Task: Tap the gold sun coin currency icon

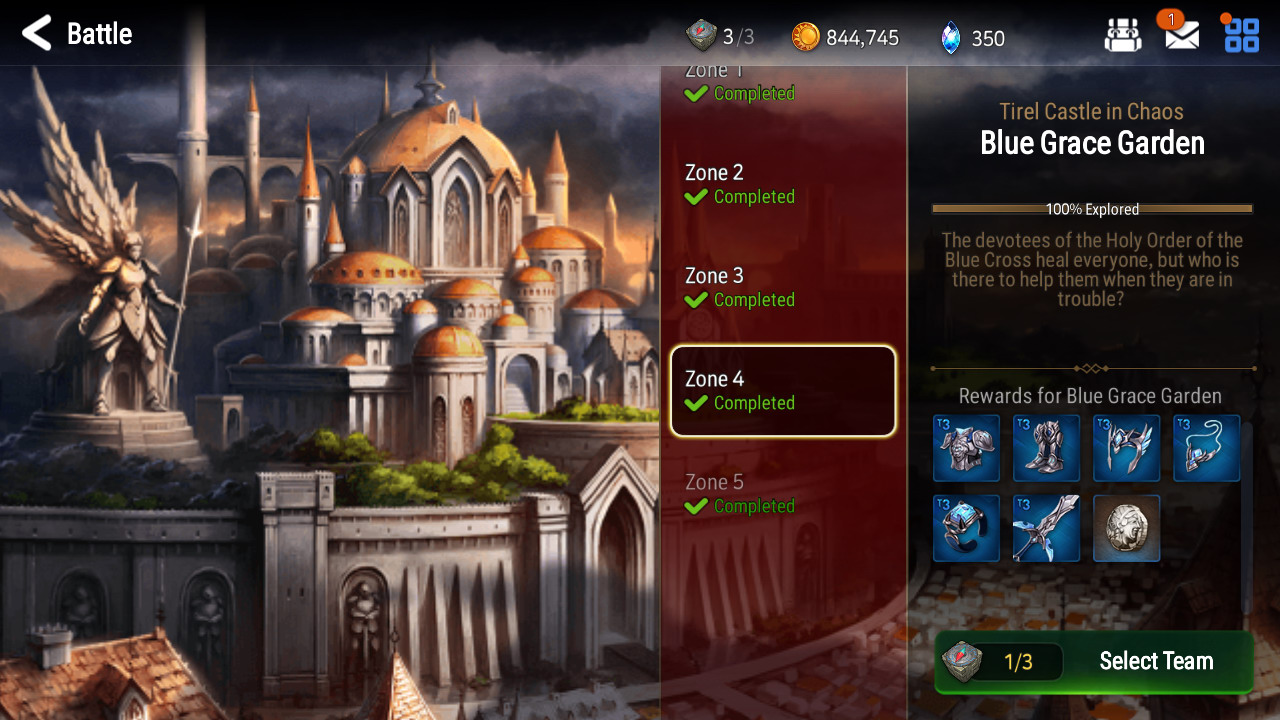Action: pyautogui.click(x=805, y=38)
